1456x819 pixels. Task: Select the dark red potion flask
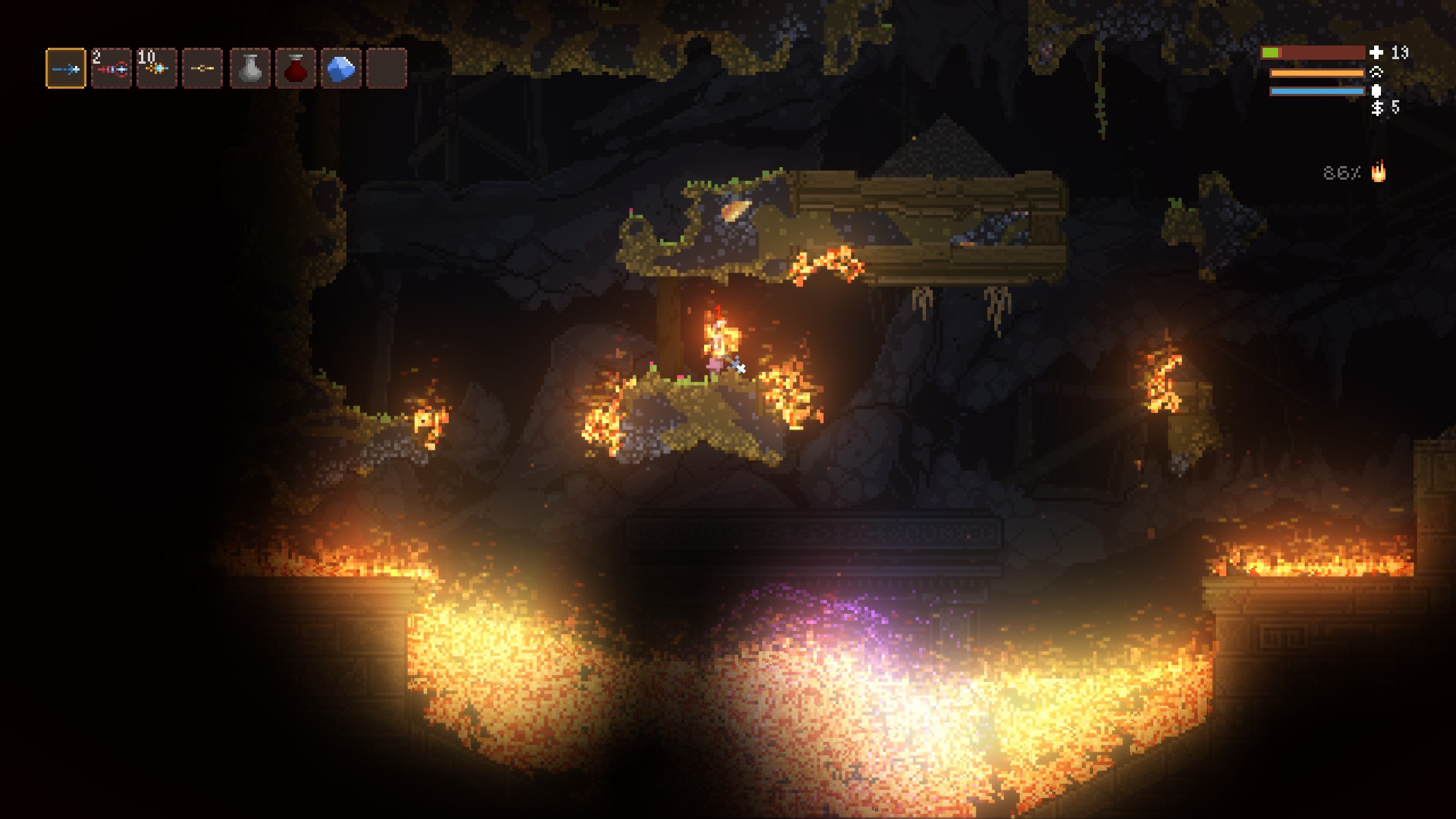pyautogui.click(x=295, y=68)
